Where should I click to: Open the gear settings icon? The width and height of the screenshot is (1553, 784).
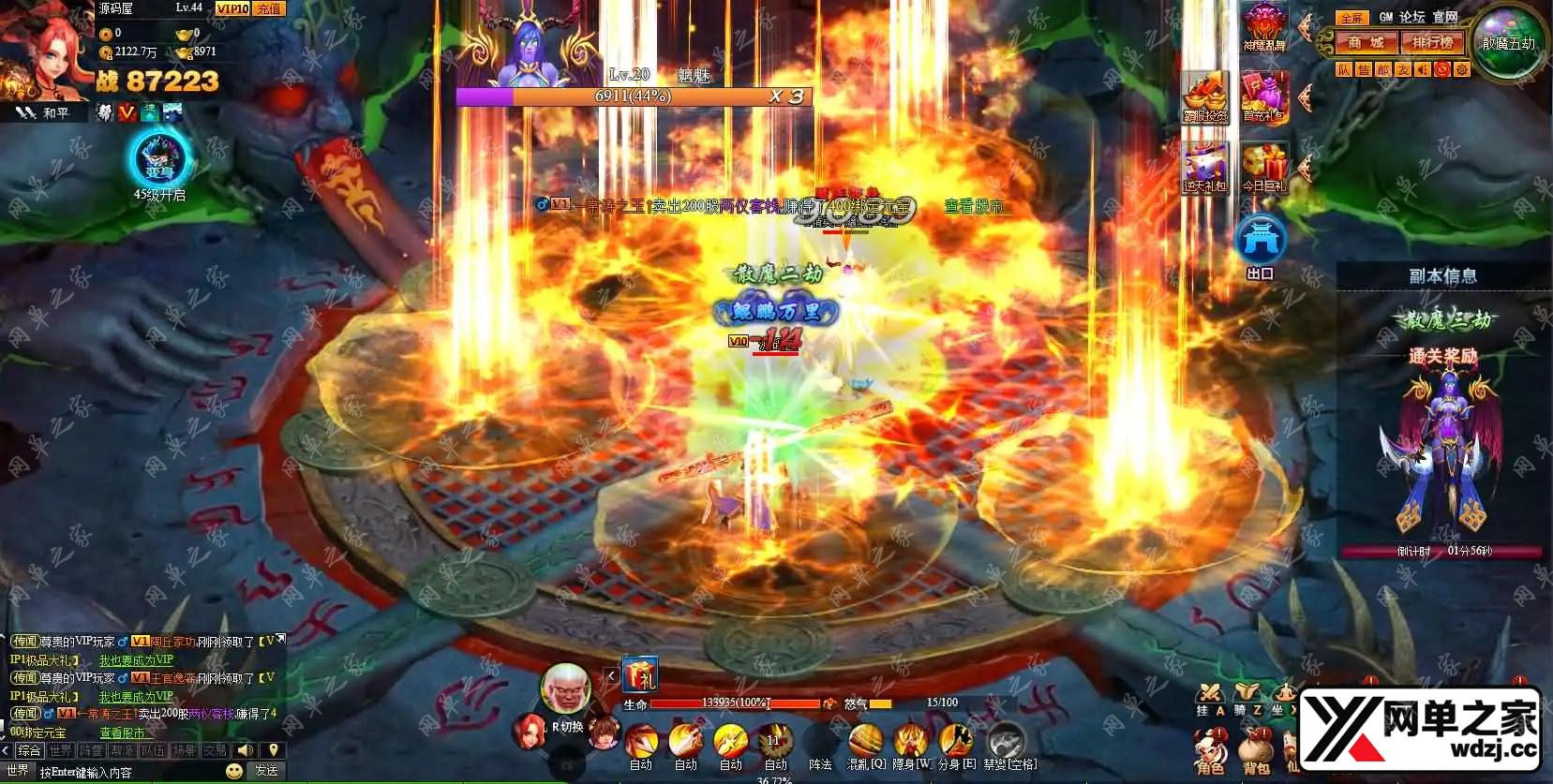1461,69
